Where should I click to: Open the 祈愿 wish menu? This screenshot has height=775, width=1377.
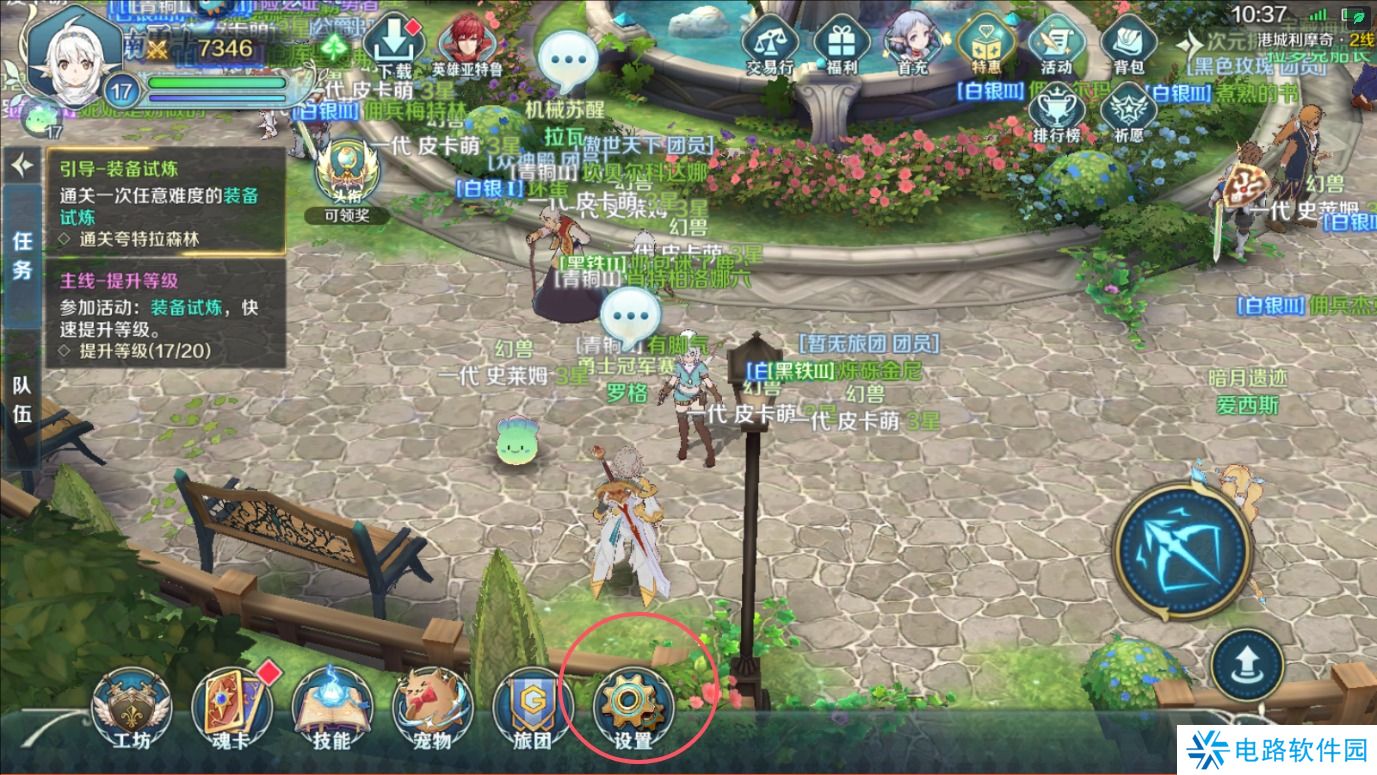tap(1128, 113)
